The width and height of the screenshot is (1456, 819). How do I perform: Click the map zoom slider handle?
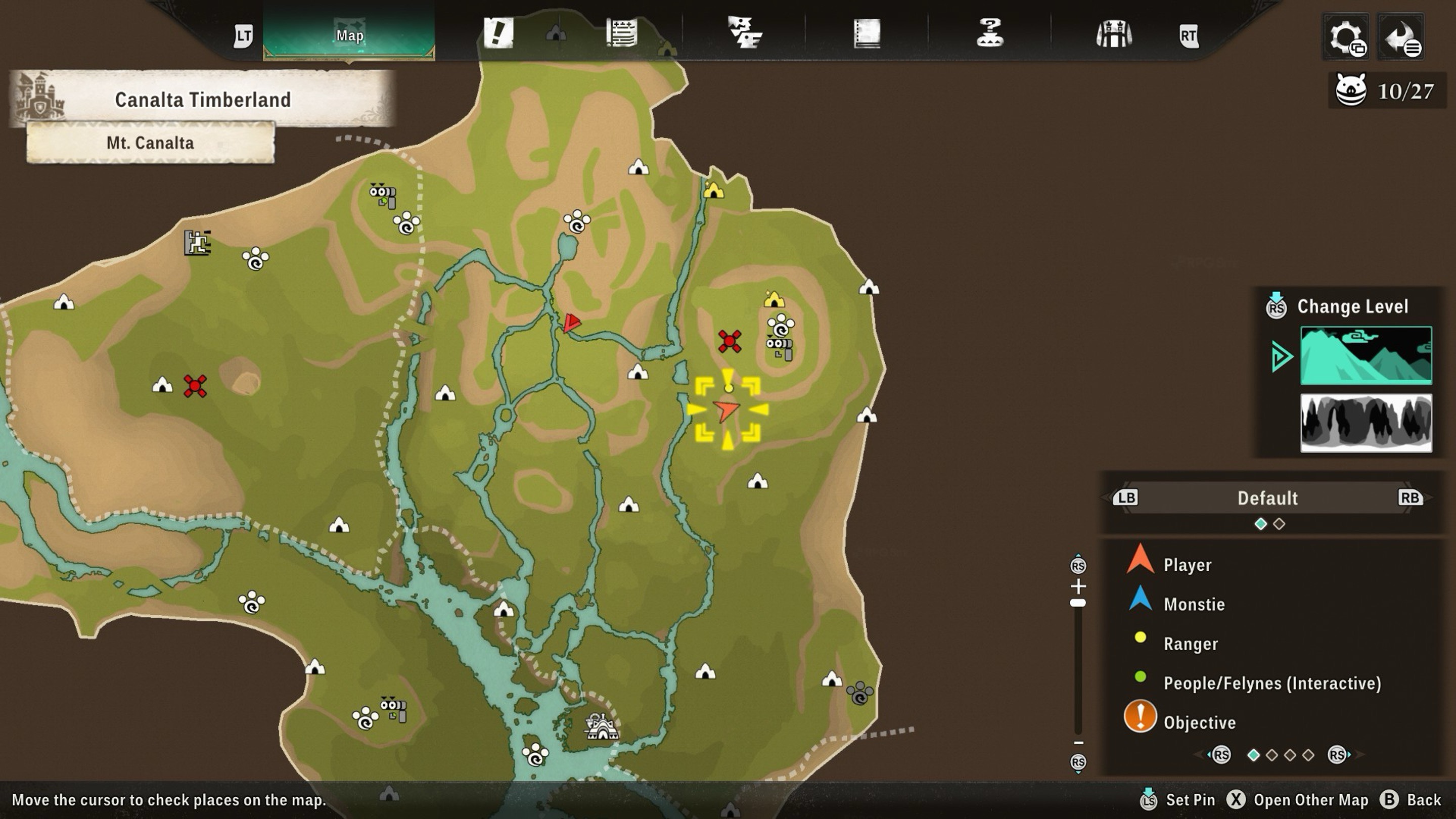(x=1078, y=603)
